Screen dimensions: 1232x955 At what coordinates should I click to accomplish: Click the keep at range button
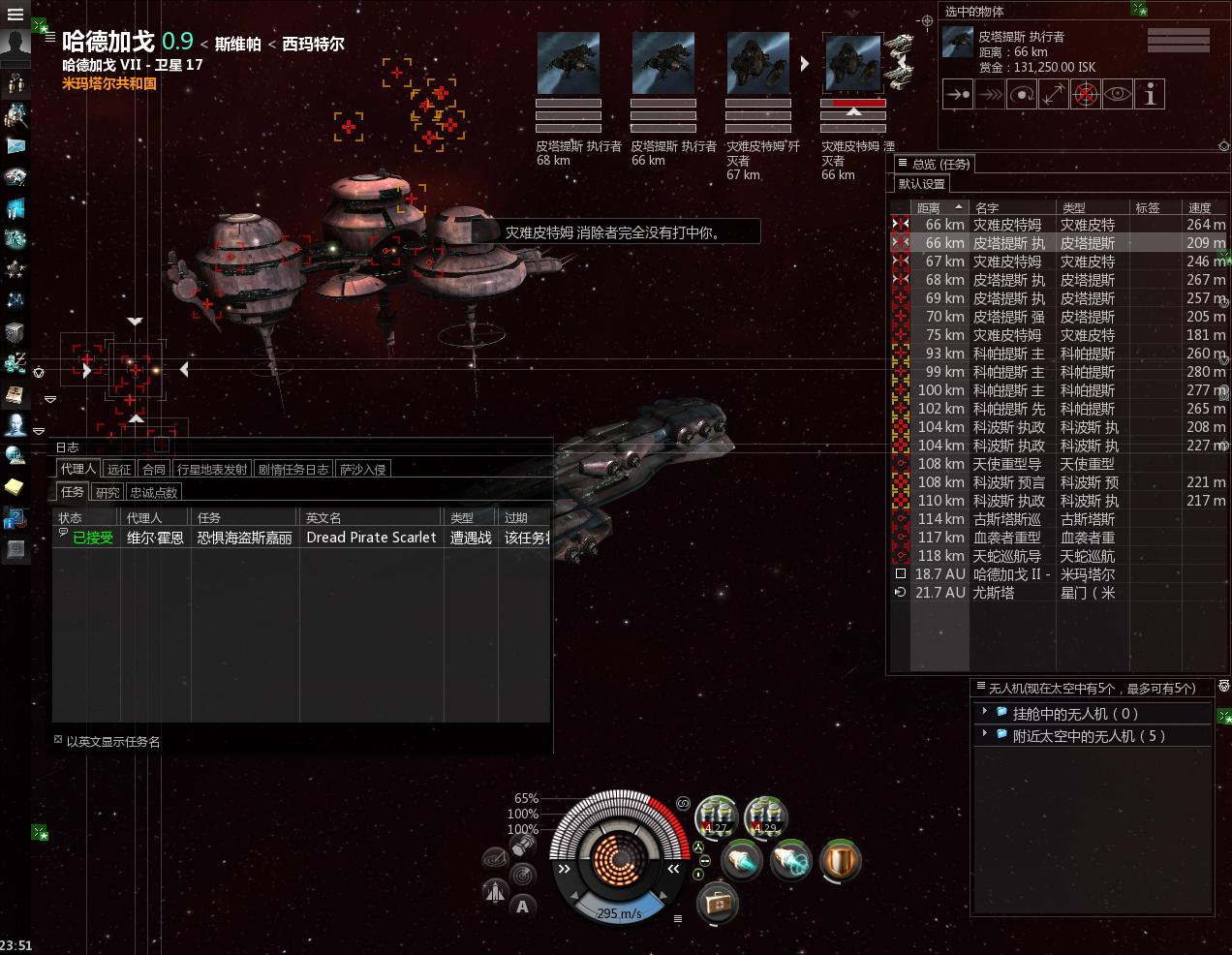(x=1053, y=95)
